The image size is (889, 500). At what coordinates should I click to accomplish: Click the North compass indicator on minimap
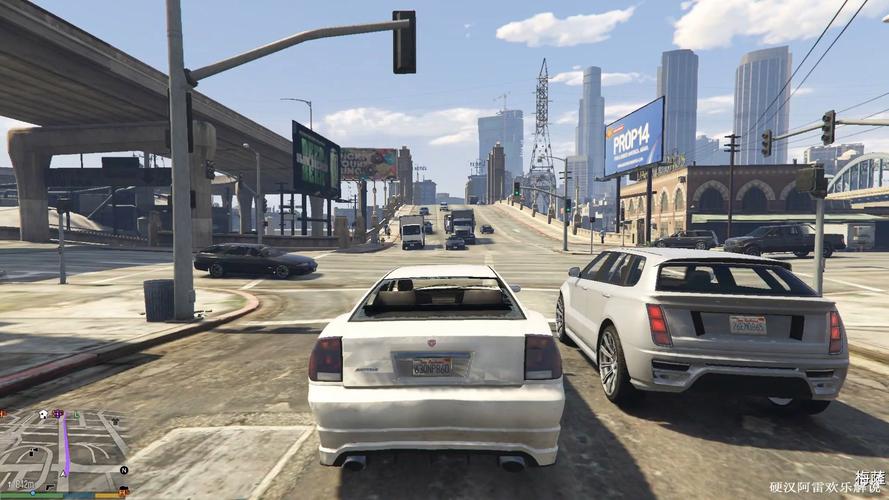point(124,470)
